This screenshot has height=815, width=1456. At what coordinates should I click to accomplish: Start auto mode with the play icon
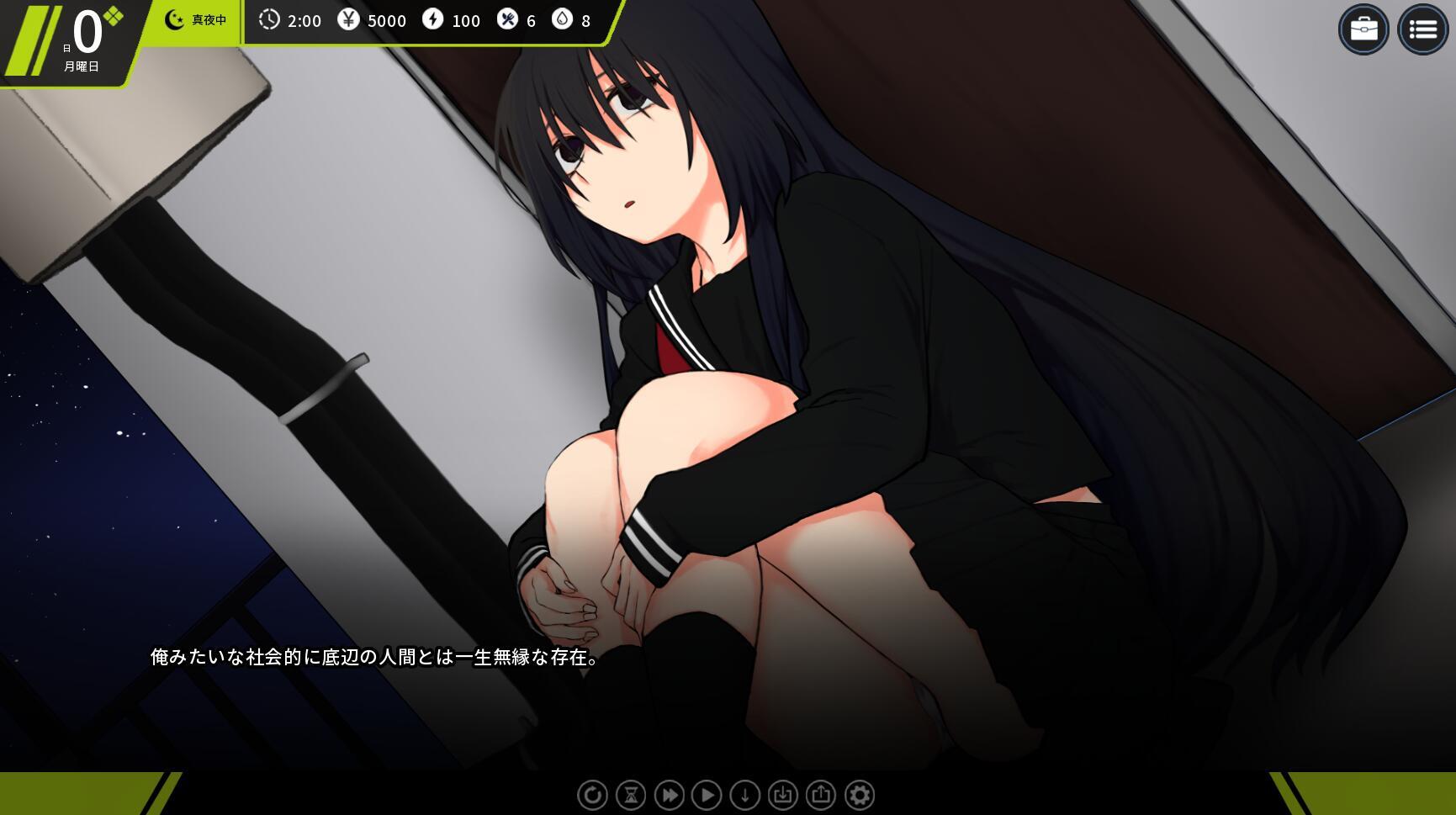point(707,794)
